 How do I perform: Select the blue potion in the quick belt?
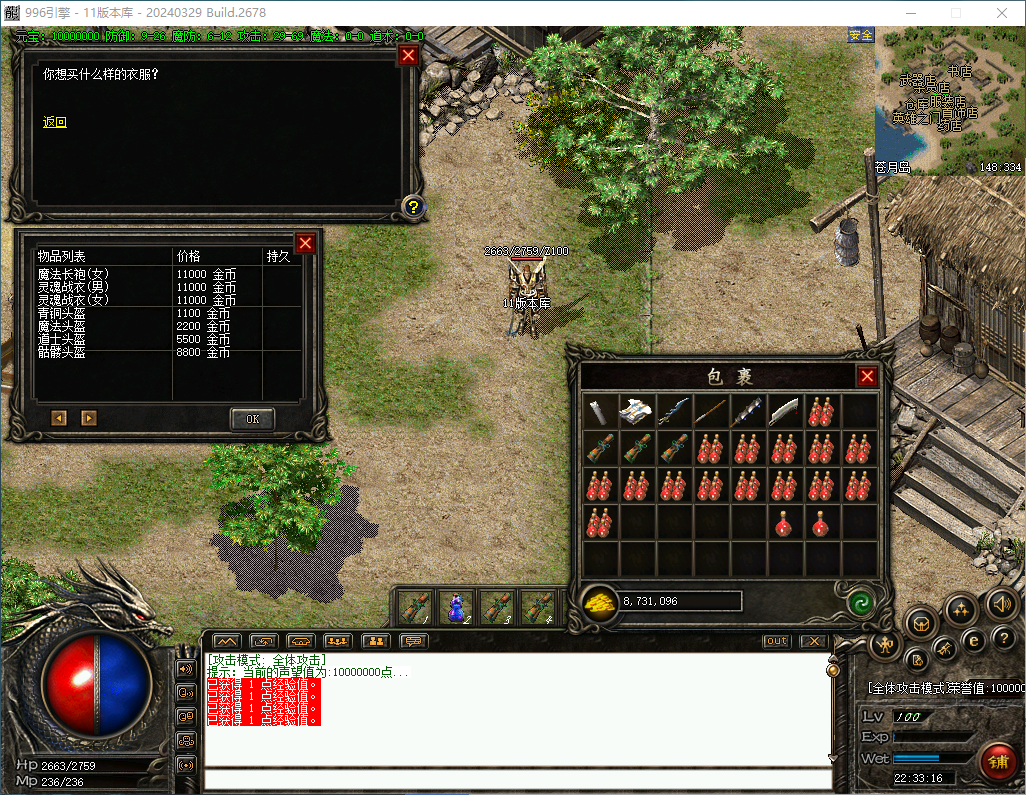[456, 607]
